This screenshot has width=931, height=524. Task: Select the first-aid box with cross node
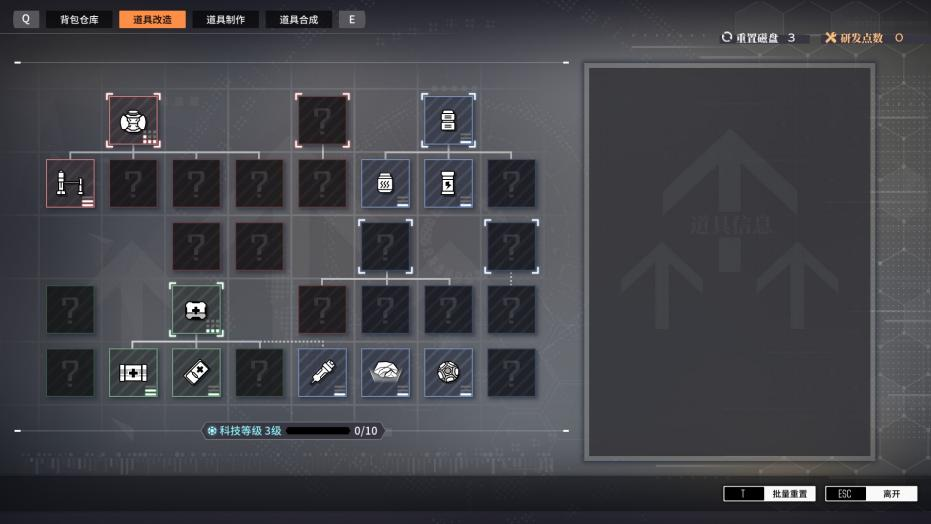coord(133,372)
